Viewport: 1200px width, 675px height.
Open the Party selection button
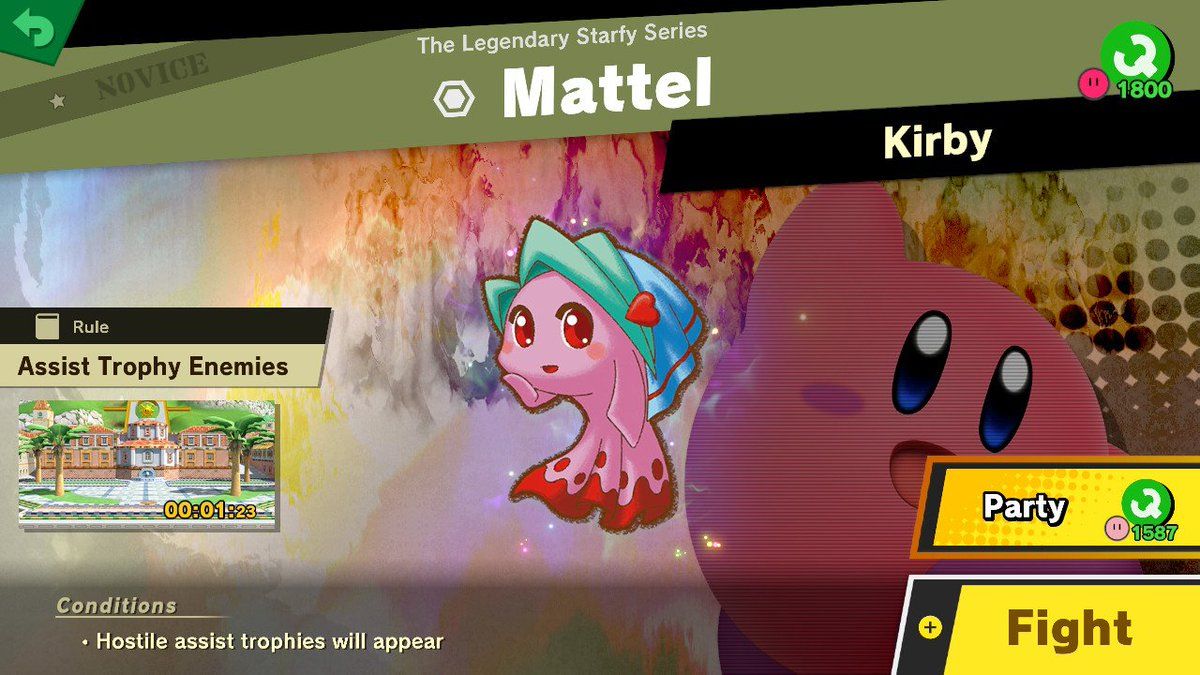coord(1058,508)
